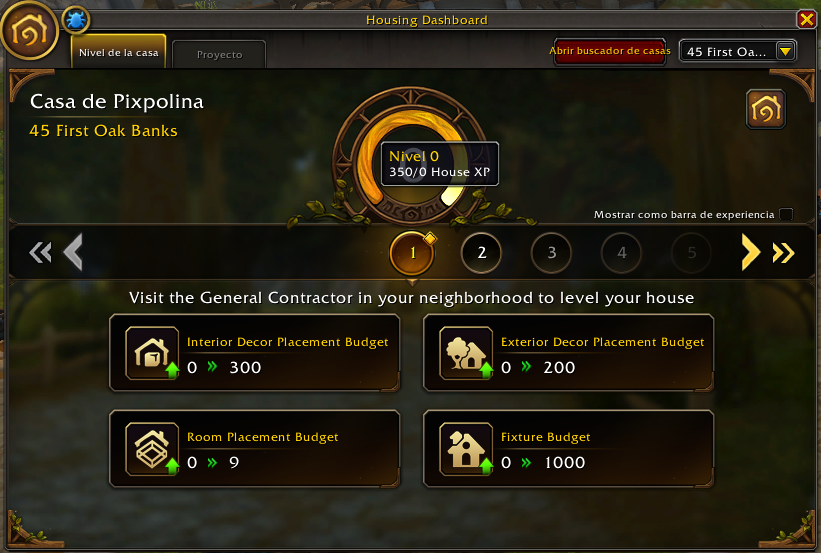This screenshot has height=553, width=821.
Task: Select house level 2 circle
Action: click(481, 253)
